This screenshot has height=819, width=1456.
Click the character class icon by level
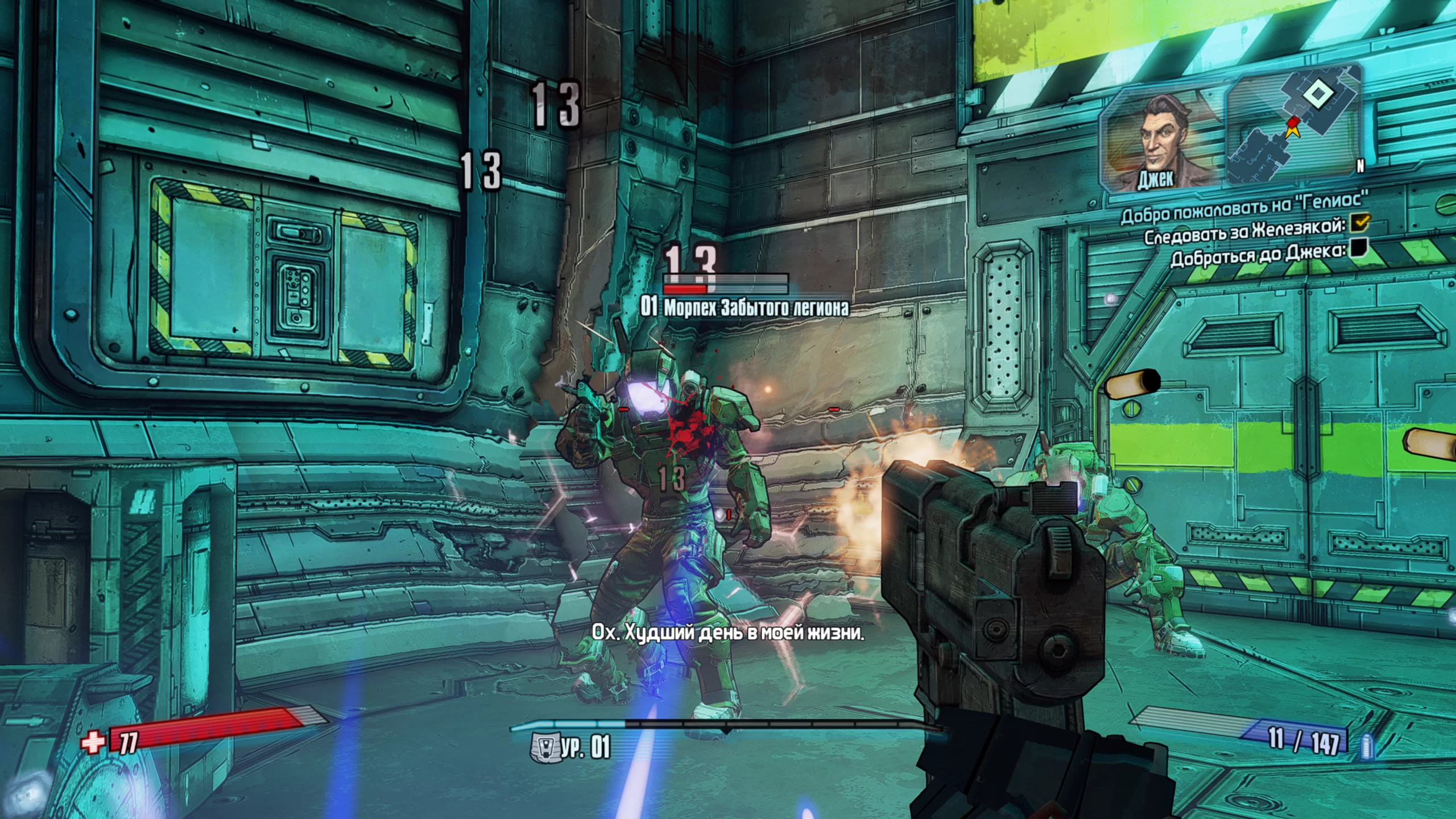coord(544,747)
